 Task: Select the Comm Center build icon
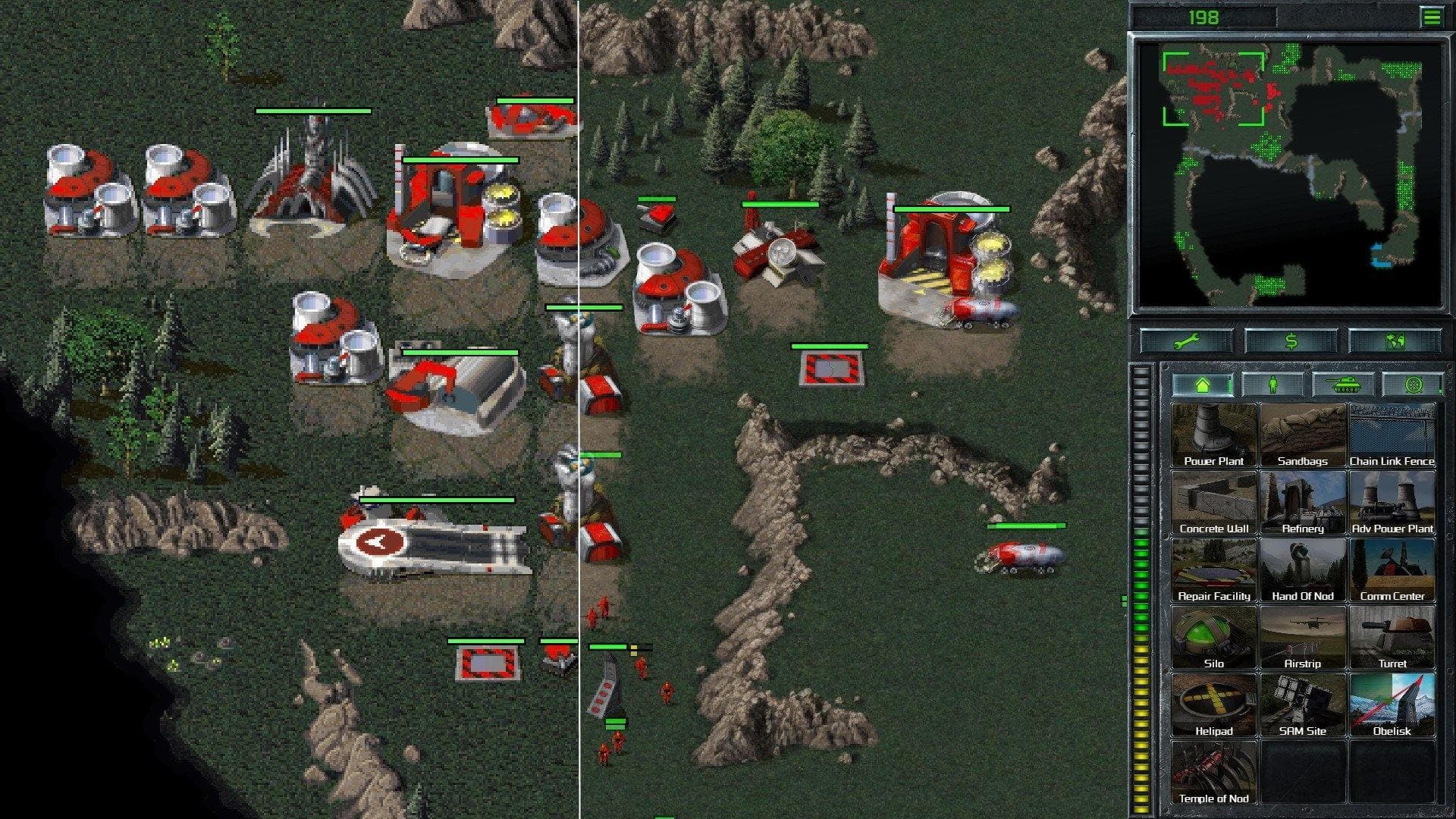pyautogui.click(x=1393, y=569)
